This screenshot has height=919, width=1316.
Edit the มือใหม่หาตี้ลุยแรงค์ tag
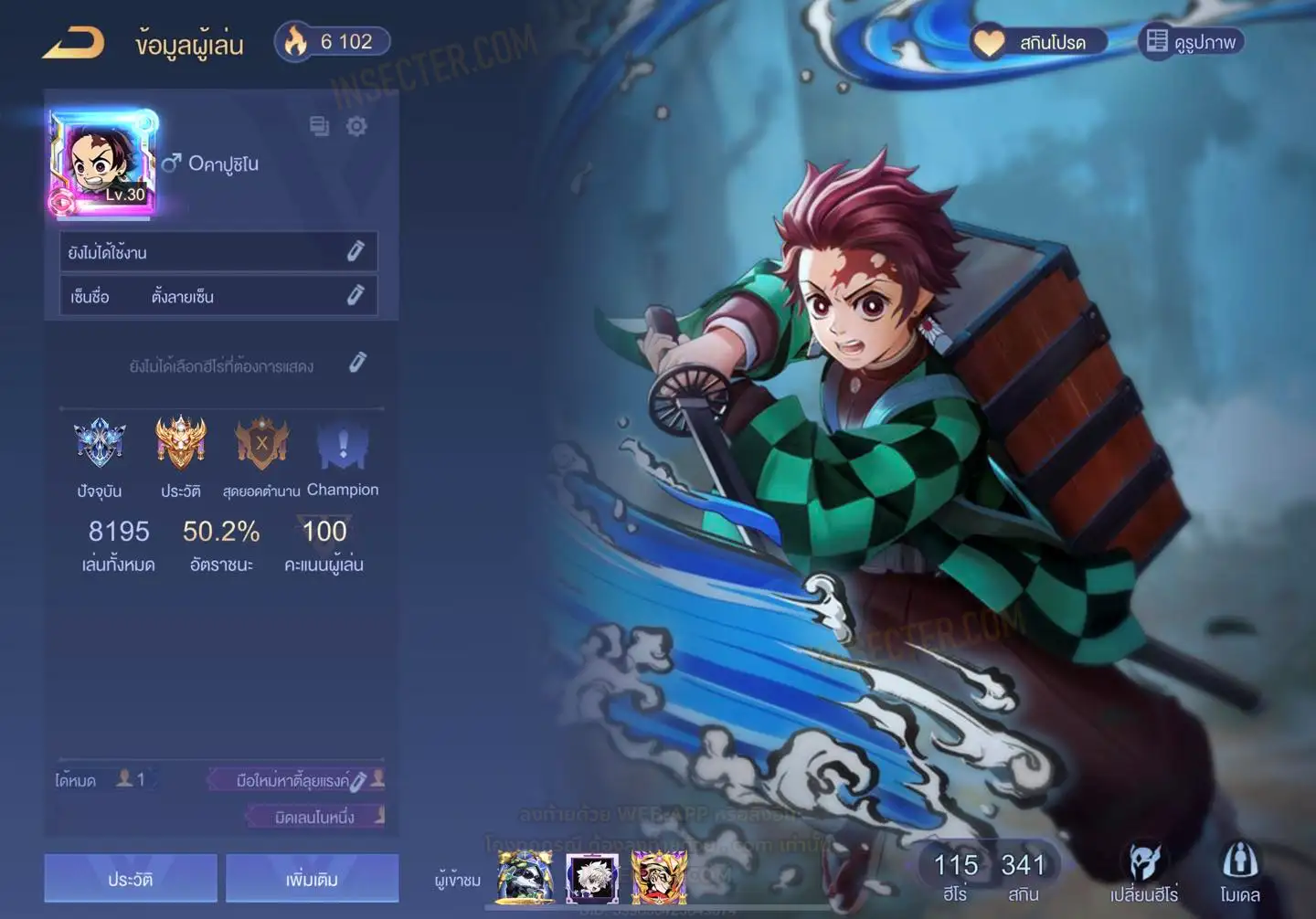(x=358, y=781)
